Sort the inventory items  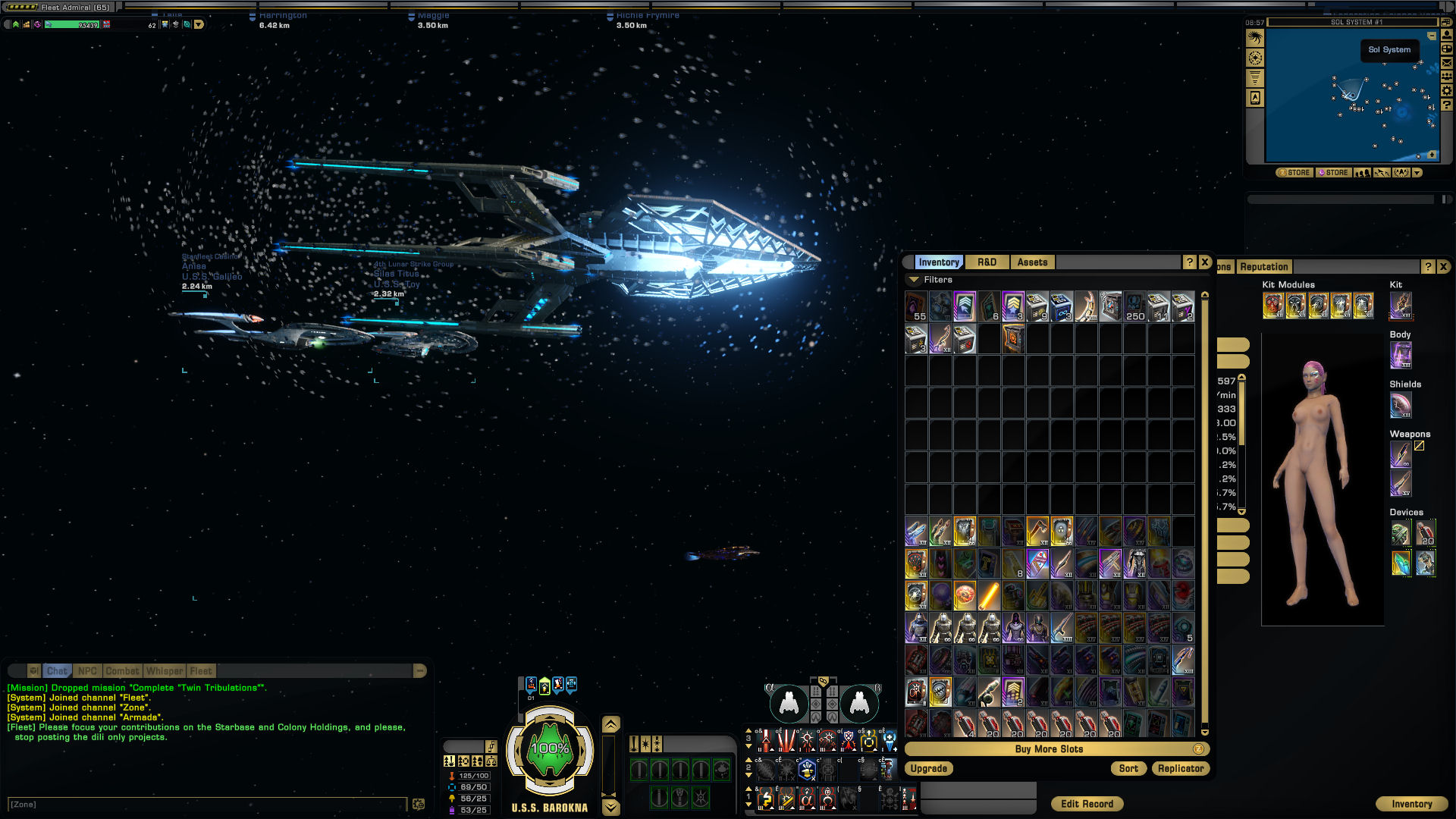1128,769
